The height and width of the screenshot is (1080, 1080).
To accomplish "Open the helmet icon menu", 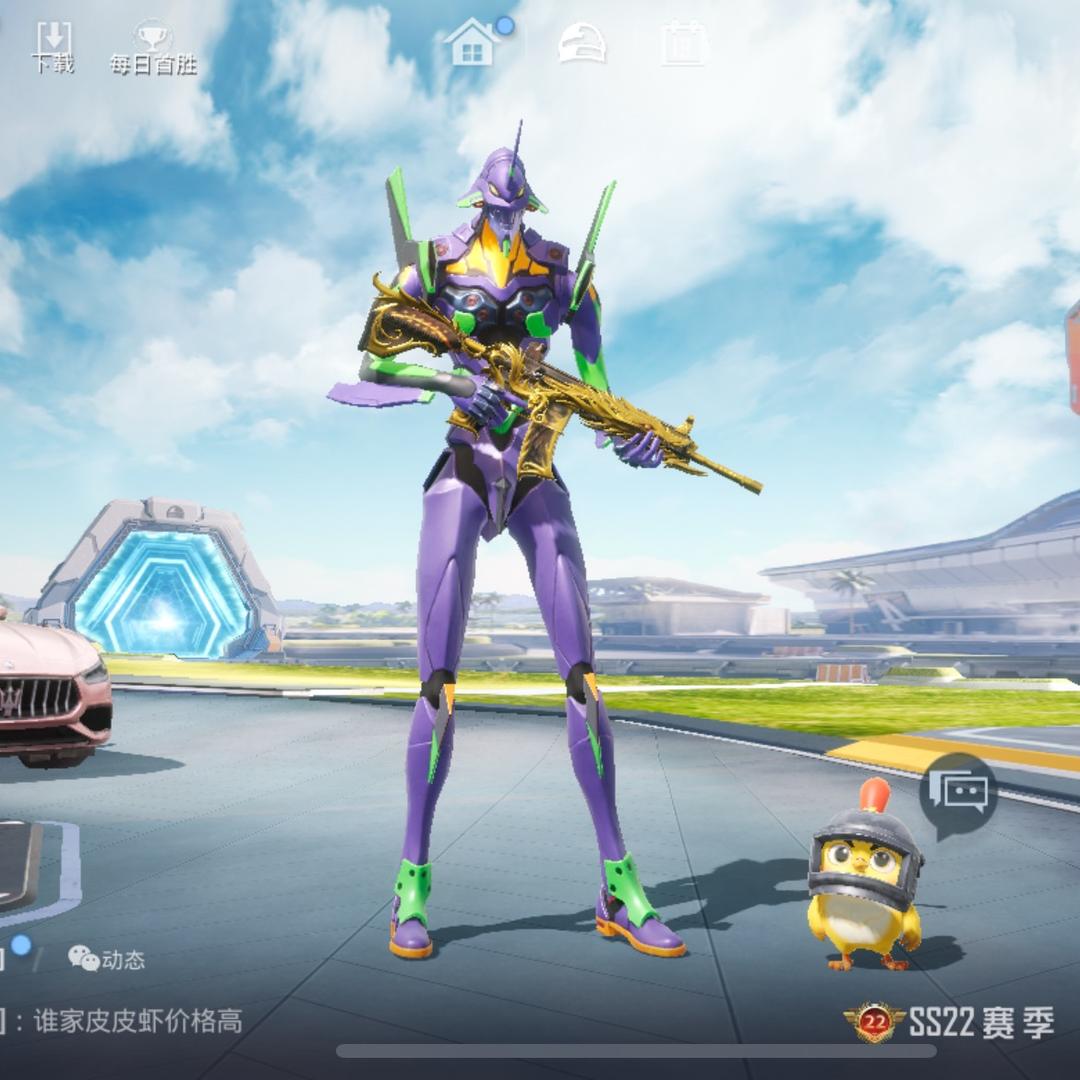I will pyautogui.click(x=581, y=43).
